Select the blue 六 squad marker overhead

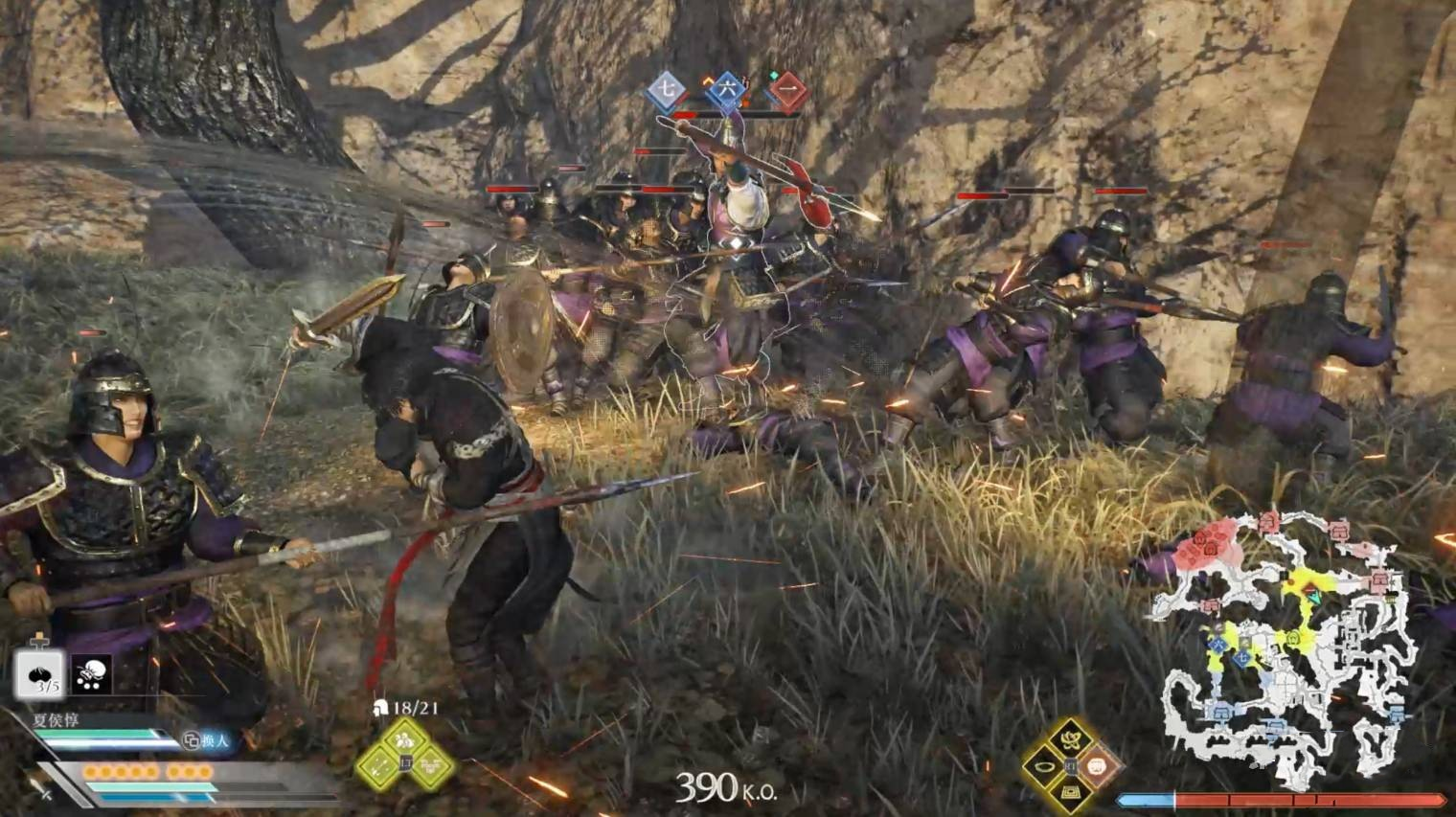coord(727,91)
